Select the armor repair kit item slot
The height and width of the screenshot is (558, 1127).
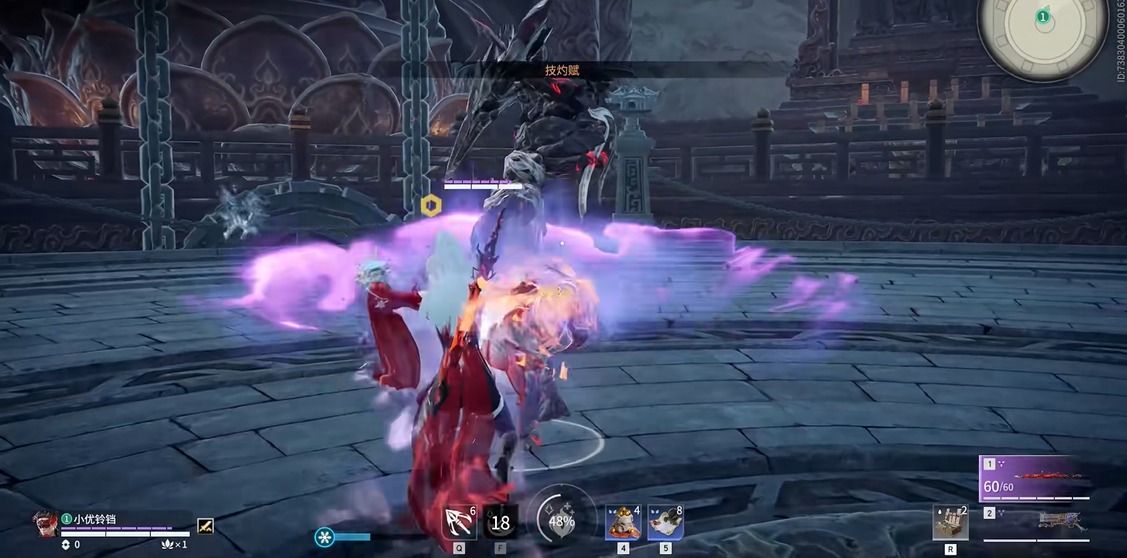pyautogui.click(x=950, y=522)
